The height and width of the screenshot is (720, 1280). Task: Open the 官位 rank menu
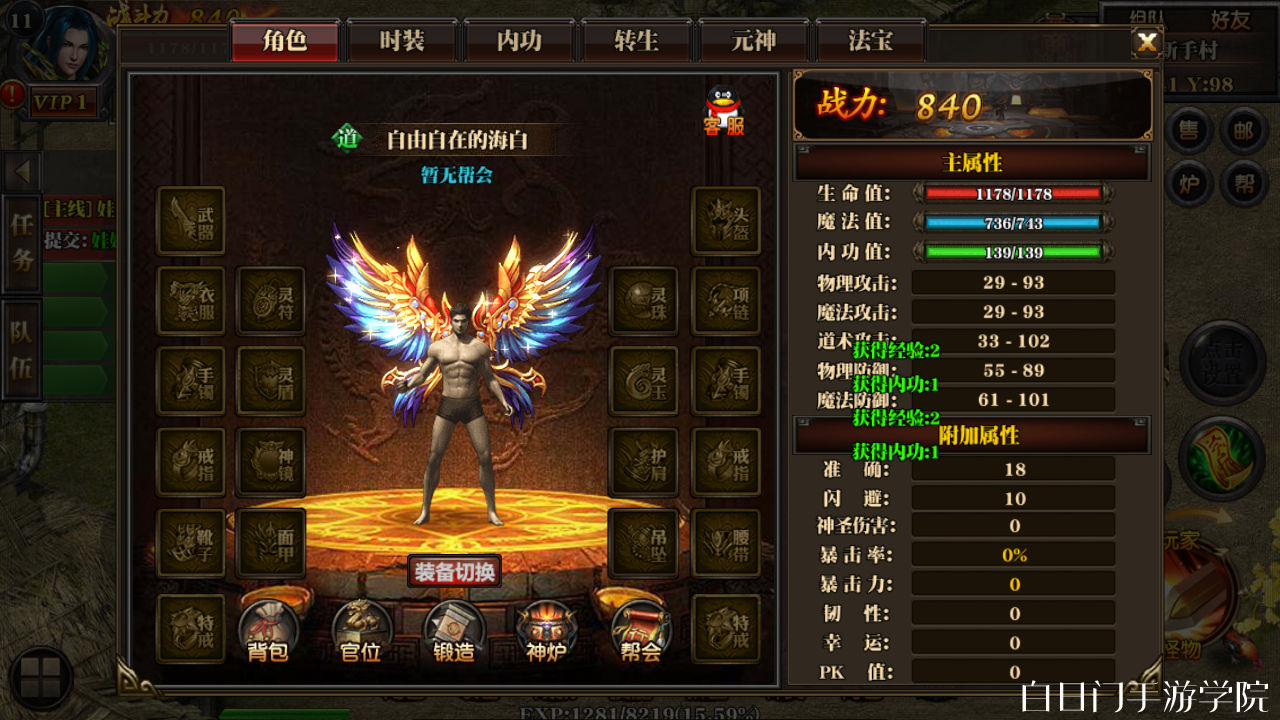(x=361, y=631)
